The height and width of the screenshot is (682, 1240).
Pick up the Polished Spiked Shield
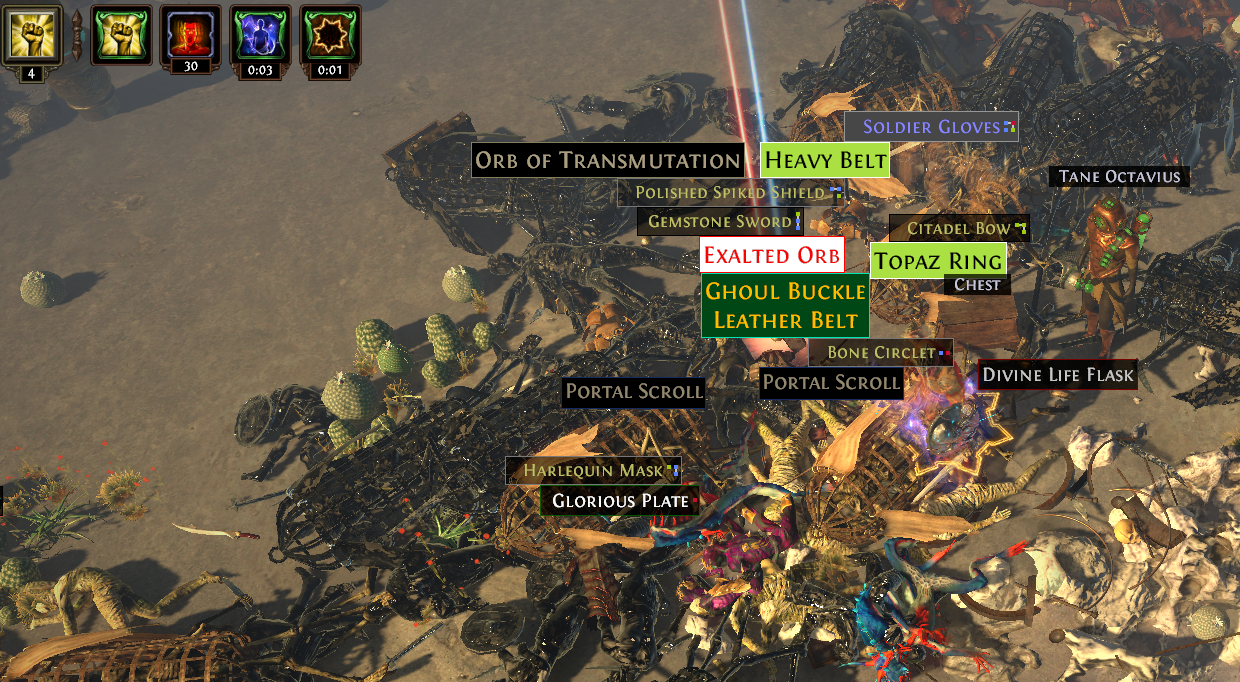coord(729,192)
